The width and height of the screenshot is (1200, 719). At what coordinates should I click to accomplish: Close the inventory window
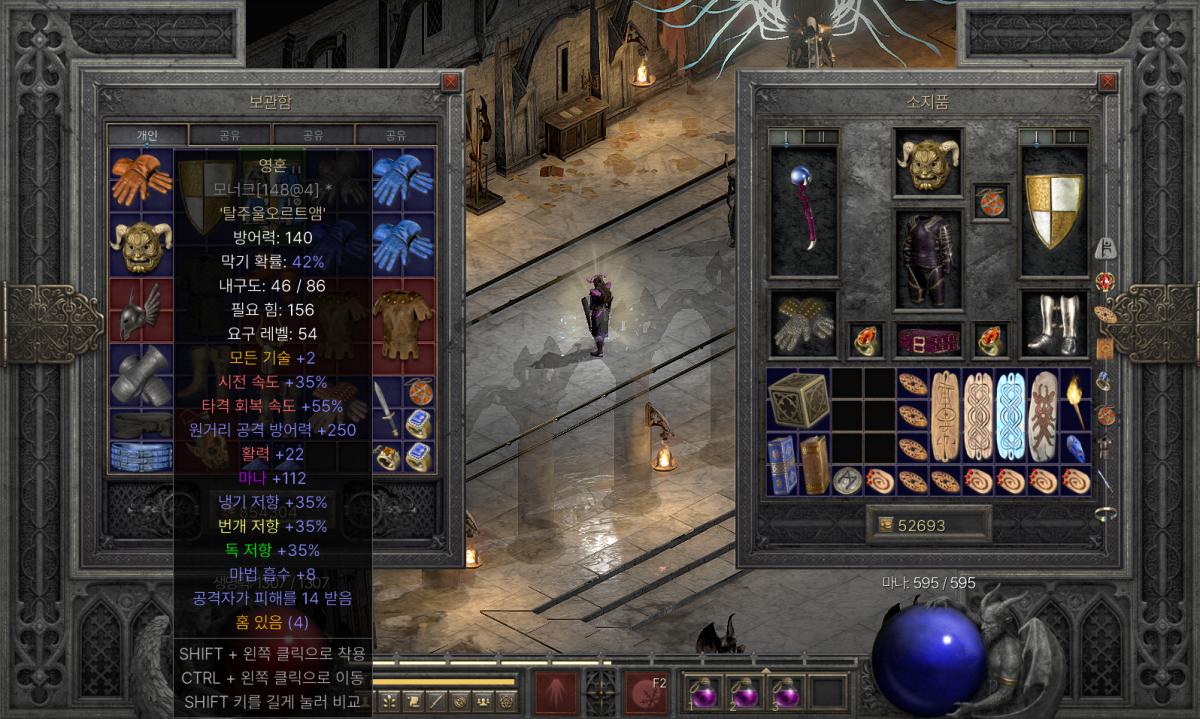pos(1107,82)
